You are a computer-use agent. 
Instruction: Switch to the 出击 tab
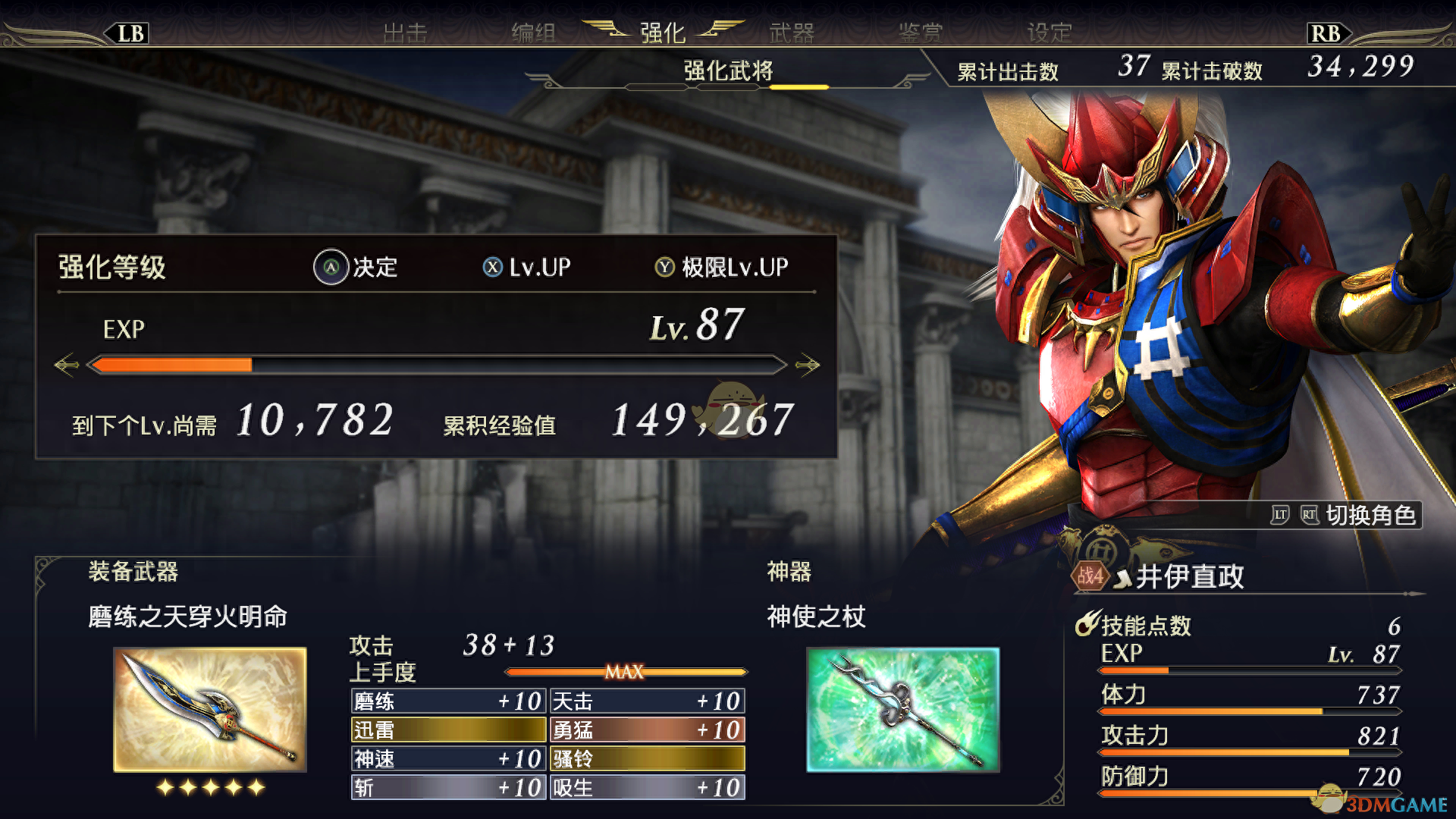pyautogui.click(x=406, y=33)
